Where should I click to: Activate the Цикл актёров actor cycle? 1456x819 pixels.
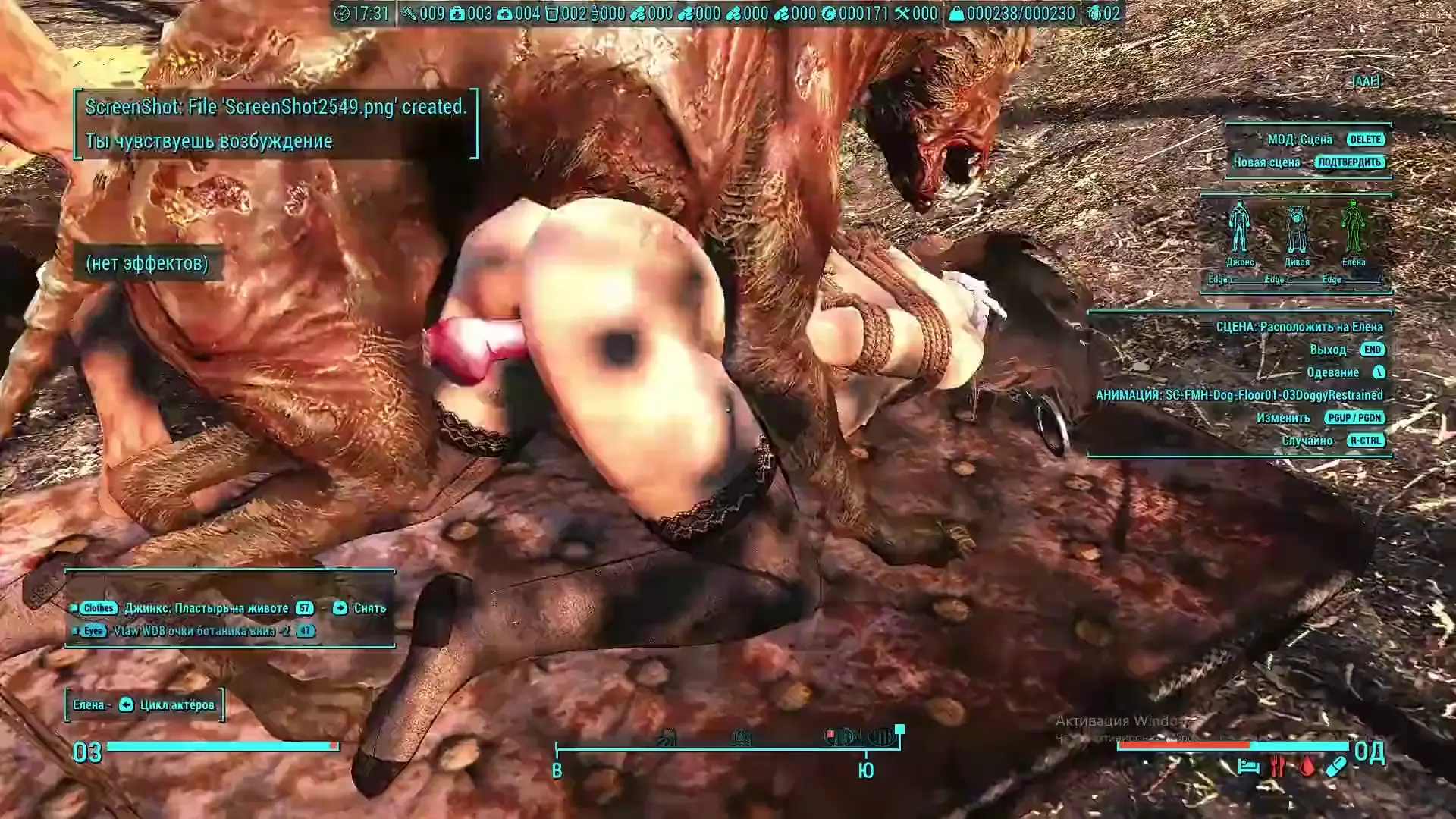click(x=167, y=705)
